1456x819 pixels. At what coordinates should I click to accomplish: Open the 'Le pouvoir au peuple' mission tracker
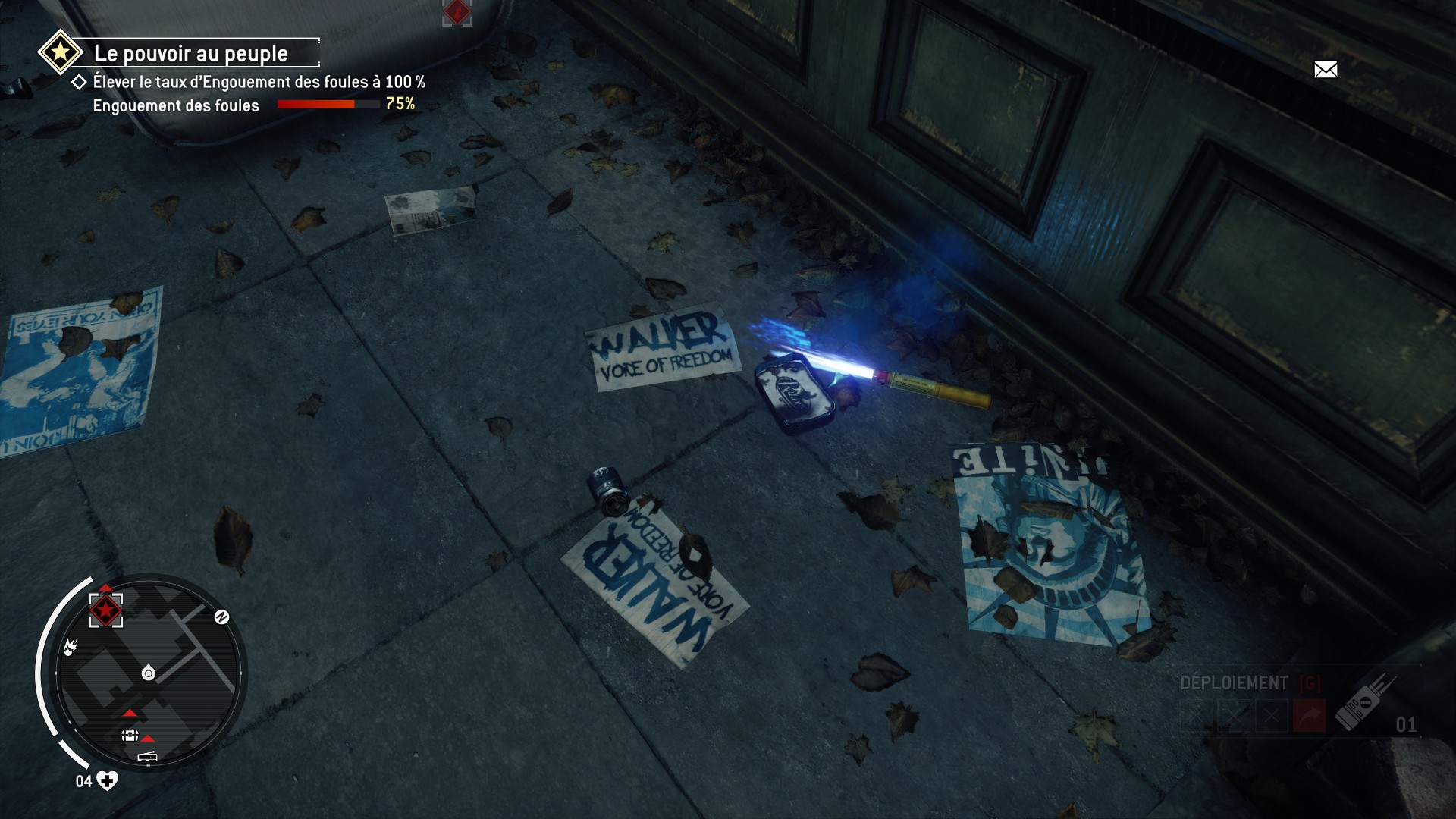click(190, 54)
